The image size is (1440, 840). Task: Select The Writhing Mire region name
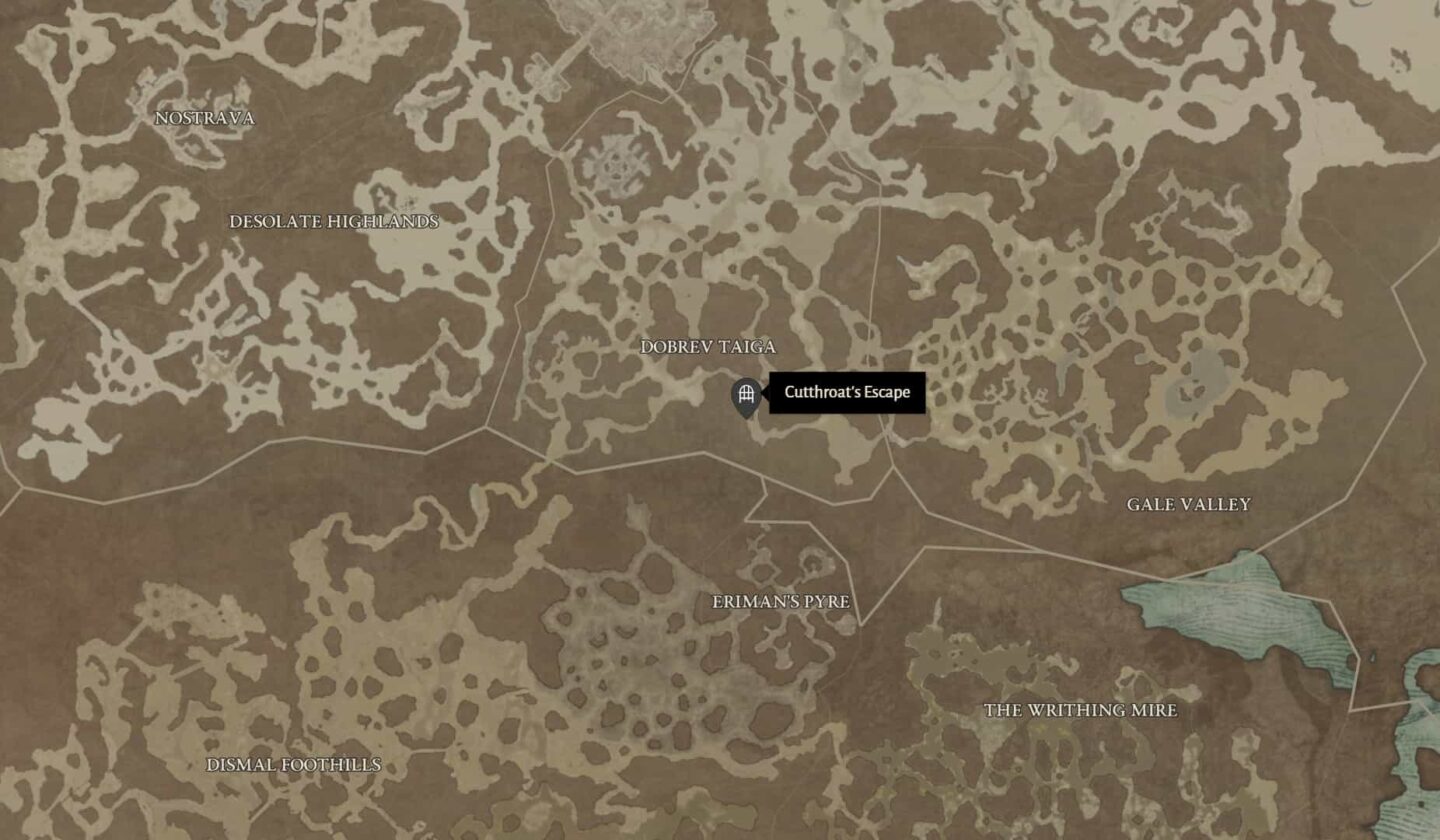click(x=1080, y=711)
